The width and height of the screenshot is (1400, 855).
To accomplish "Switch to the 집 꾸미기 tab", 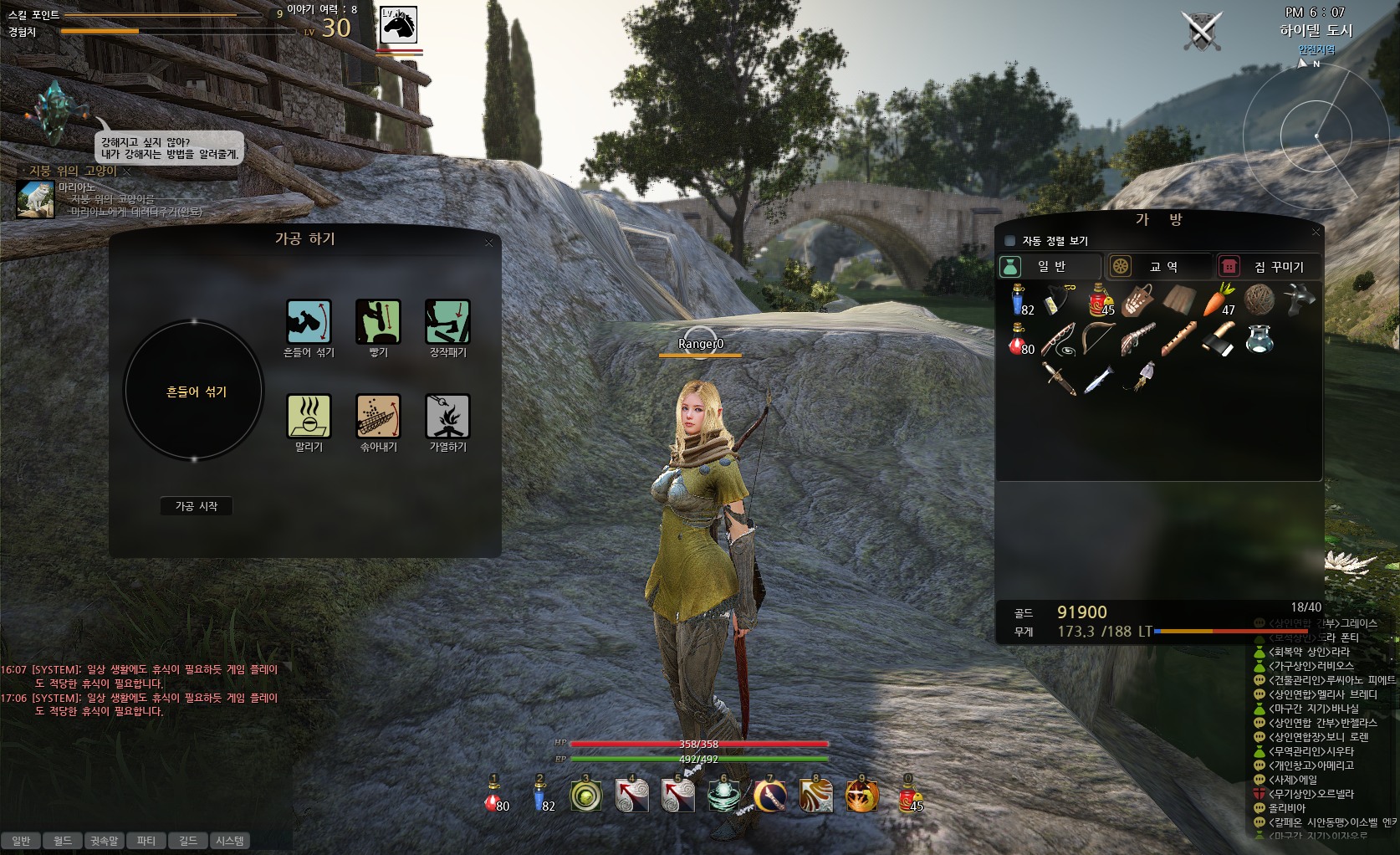I will click(1268, 267).
